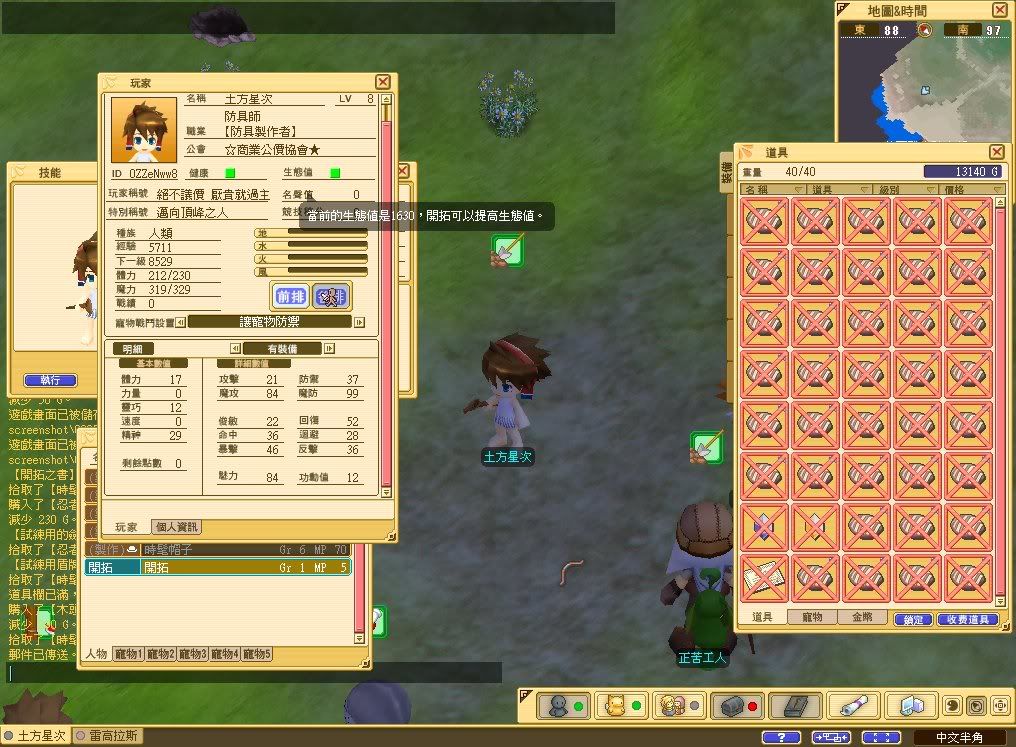Select the front row (前排) formation button

[291, 296]
